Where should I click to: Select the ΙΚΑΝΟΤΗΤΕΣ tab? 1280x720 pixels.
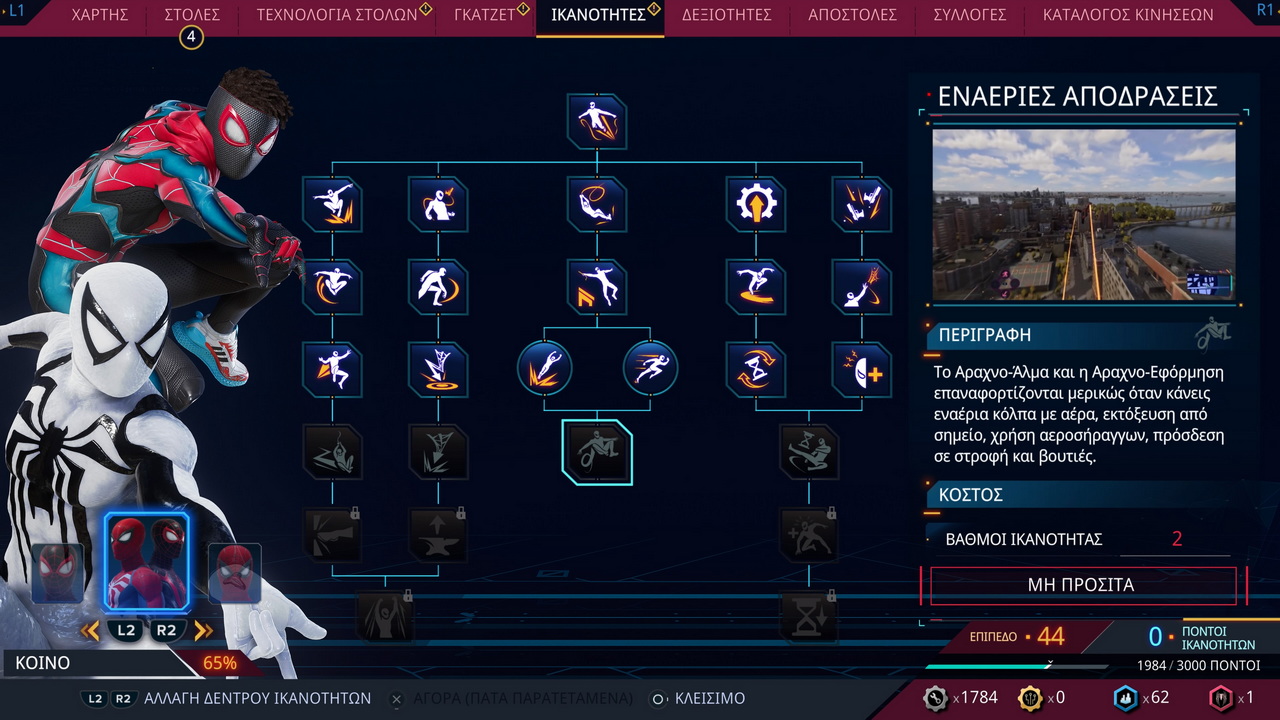[598, 15]
